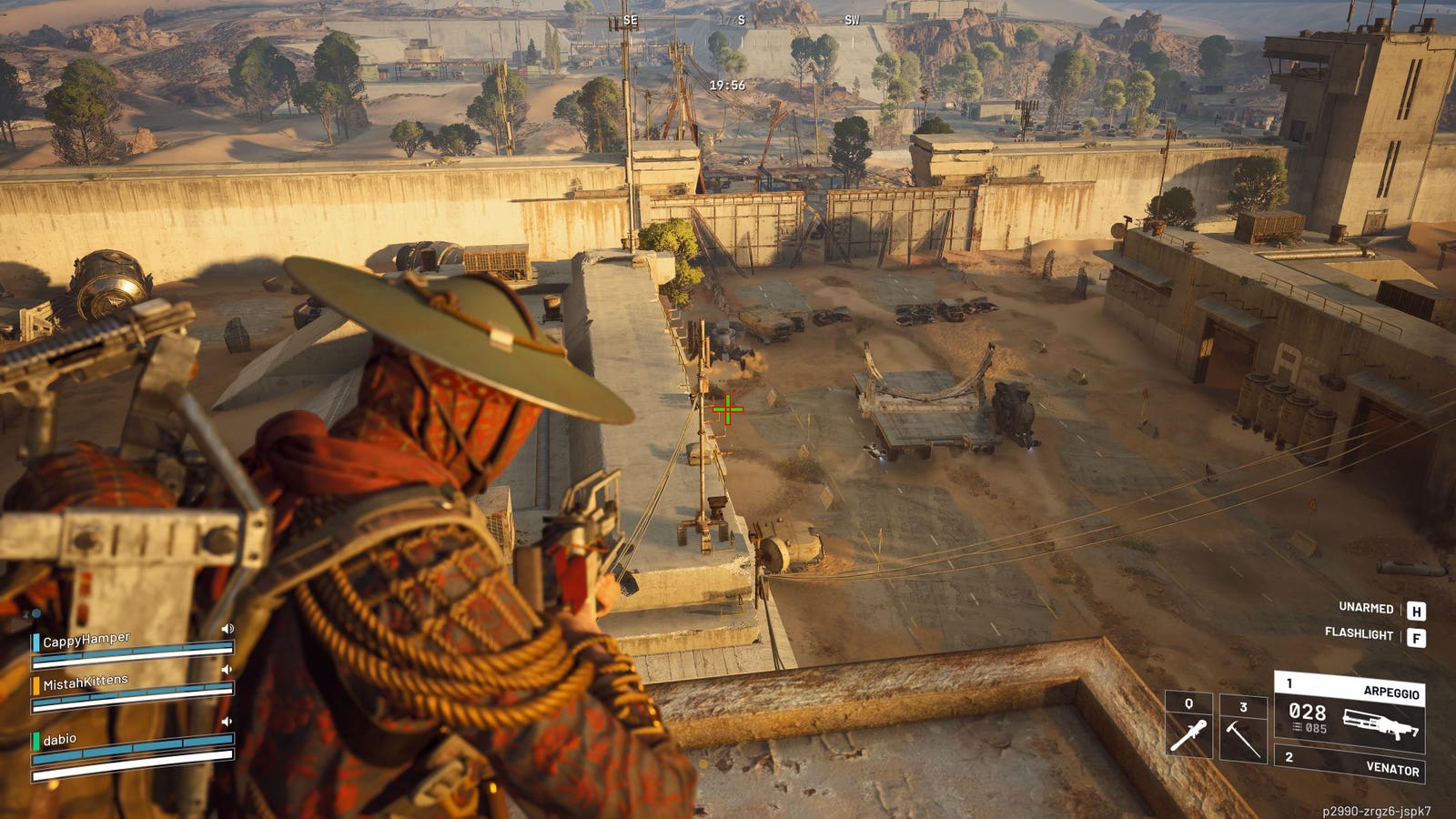Choose the pickaxe item in slot 3
This screenshot has width=1456, height=819.
(1243, 728)
